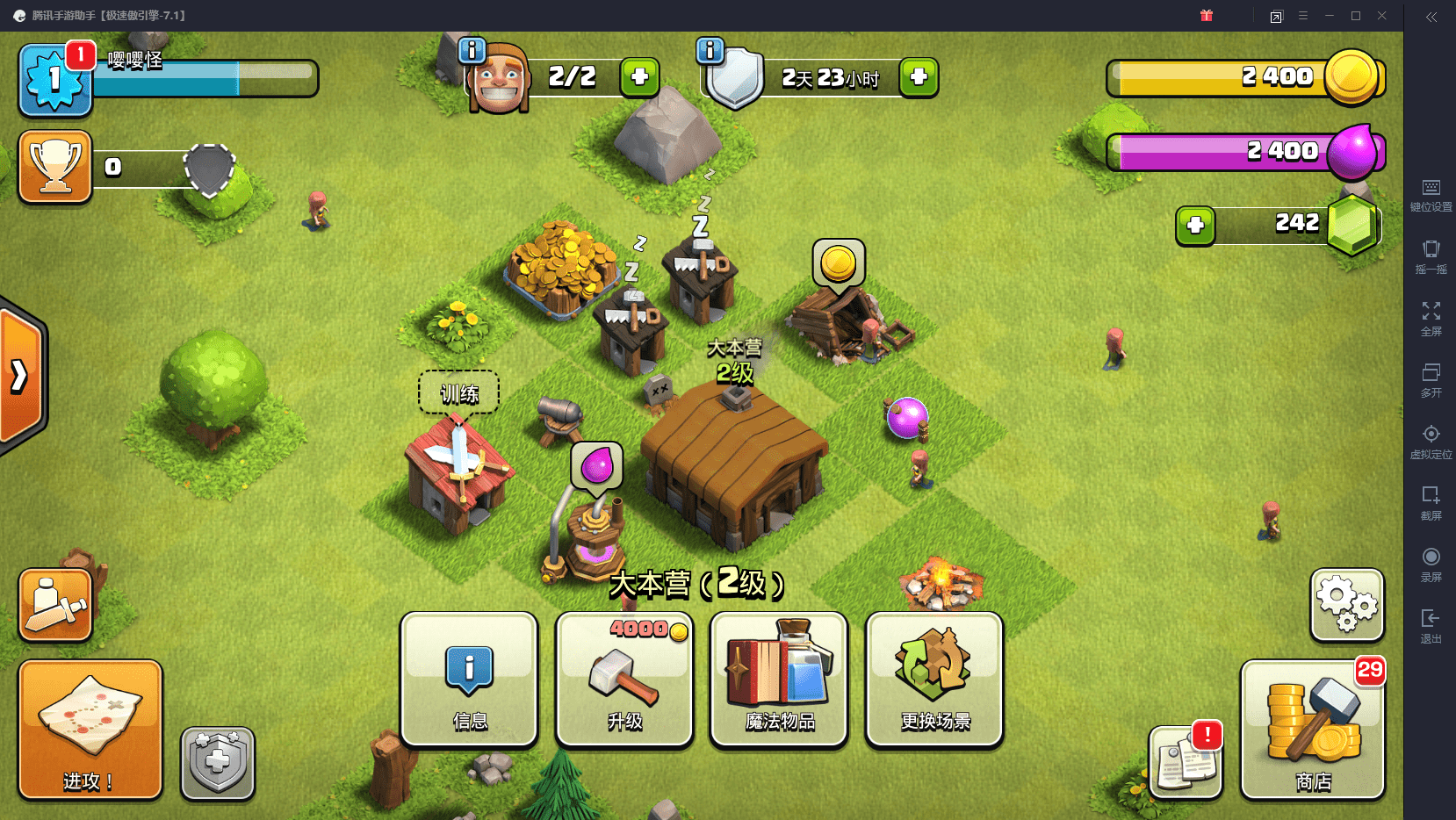Open the shield cross defense button

coord(218,763)
